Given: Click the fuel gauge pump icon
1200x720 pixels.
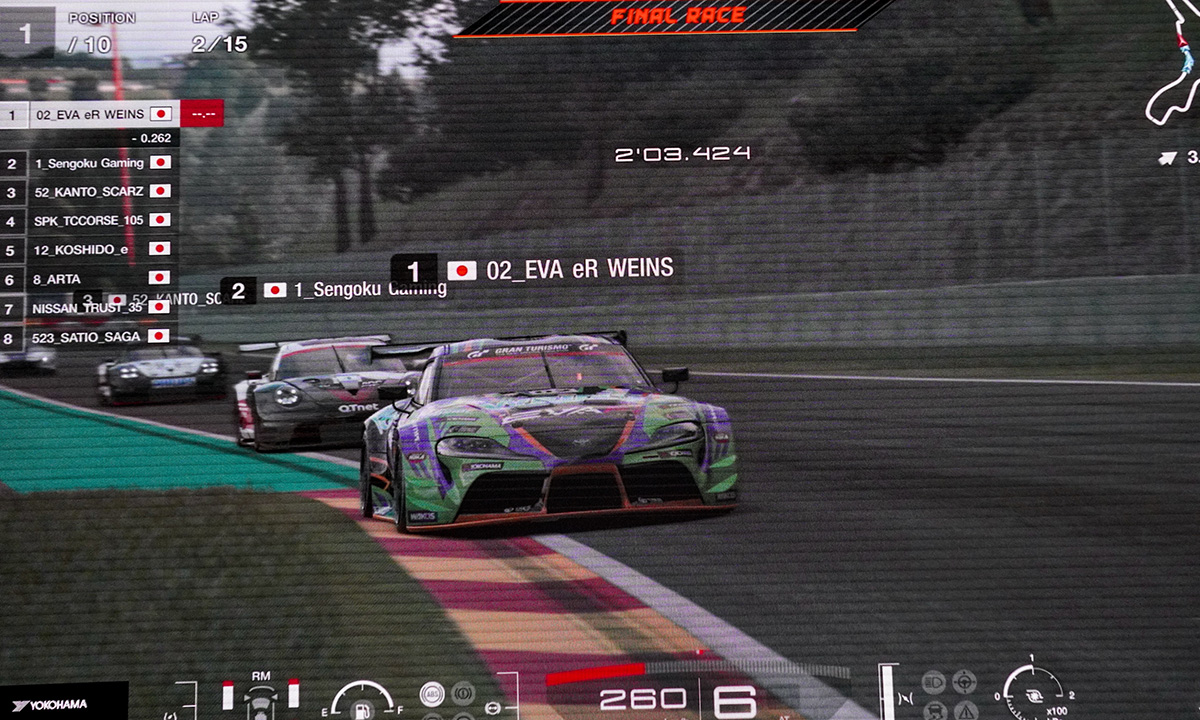Looking at the screenshot, I should click(x=362, y=708).
